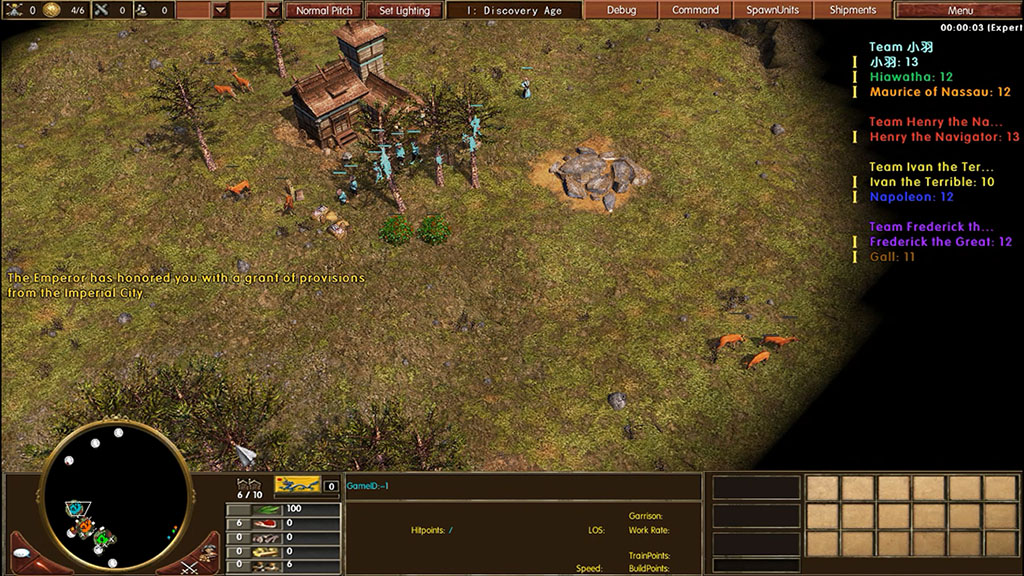This screenshot has width=1024, height=576.
Task: Select the Normal Pitch button
Action: point(326,11)
